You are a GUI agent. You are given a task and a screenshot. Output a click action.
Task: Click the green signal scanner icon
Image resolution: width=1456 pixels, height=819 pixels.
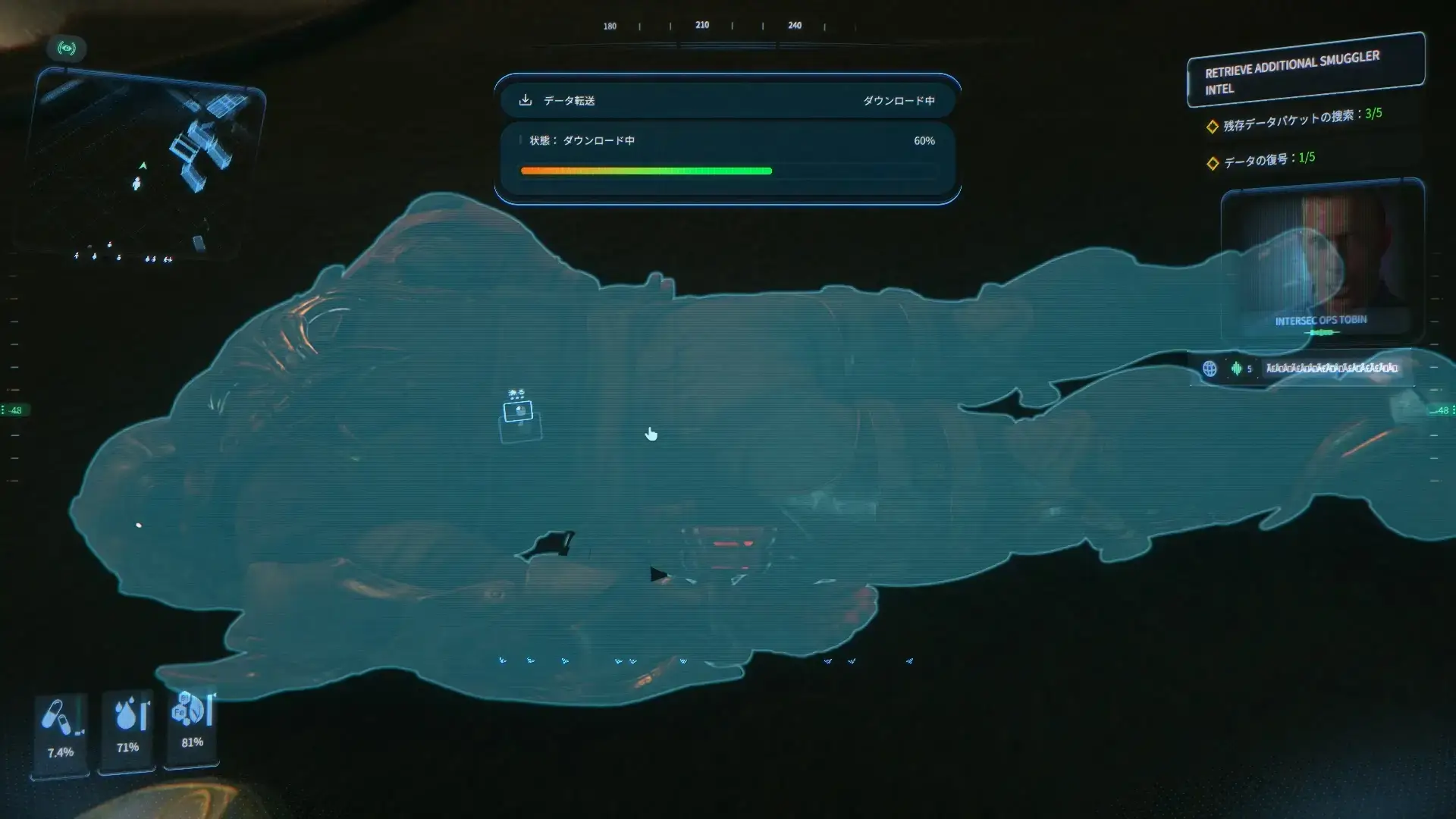point(67,49)
